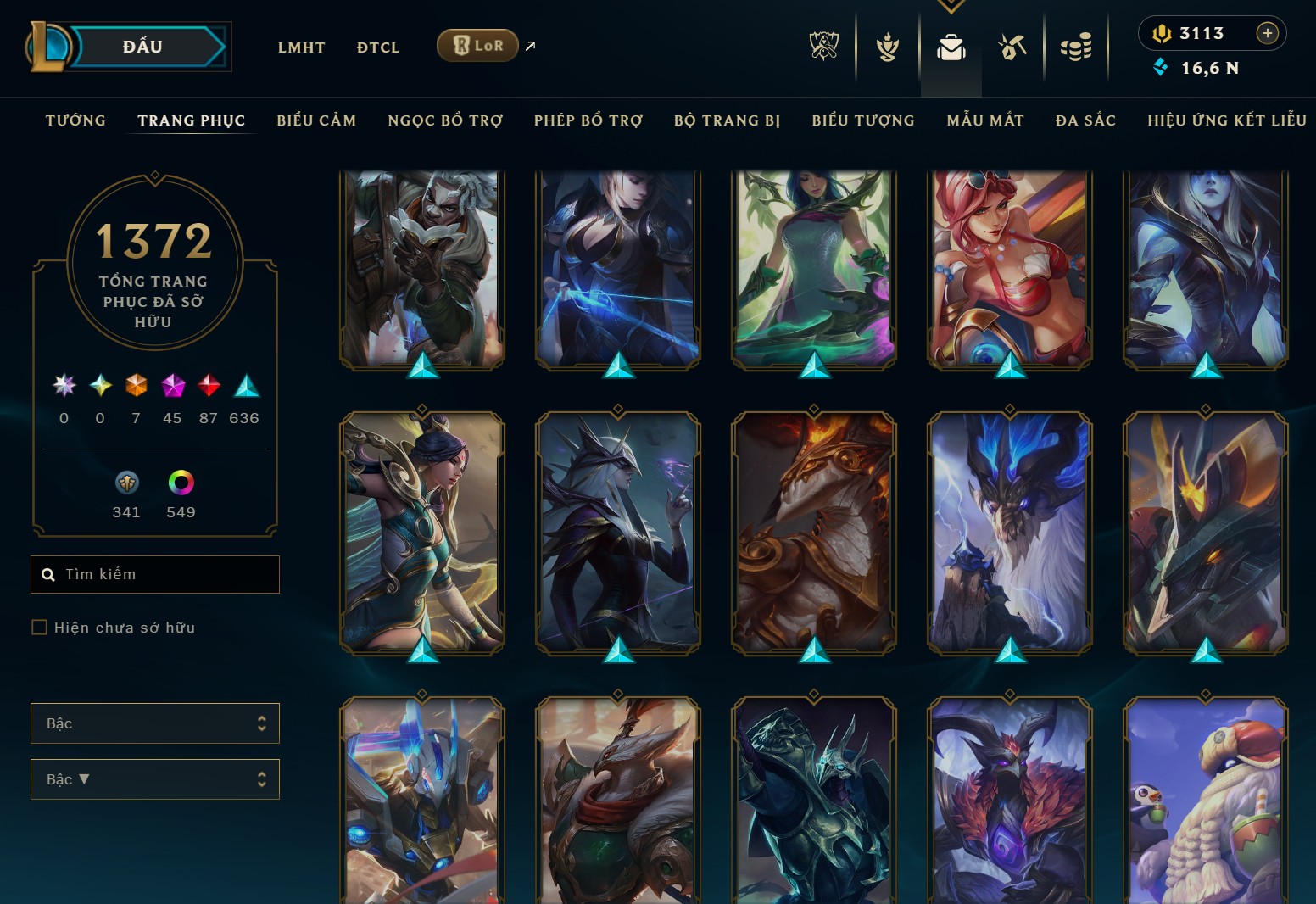Open the Esports trophy icon

pyautogui.click(x=823, y=48)
